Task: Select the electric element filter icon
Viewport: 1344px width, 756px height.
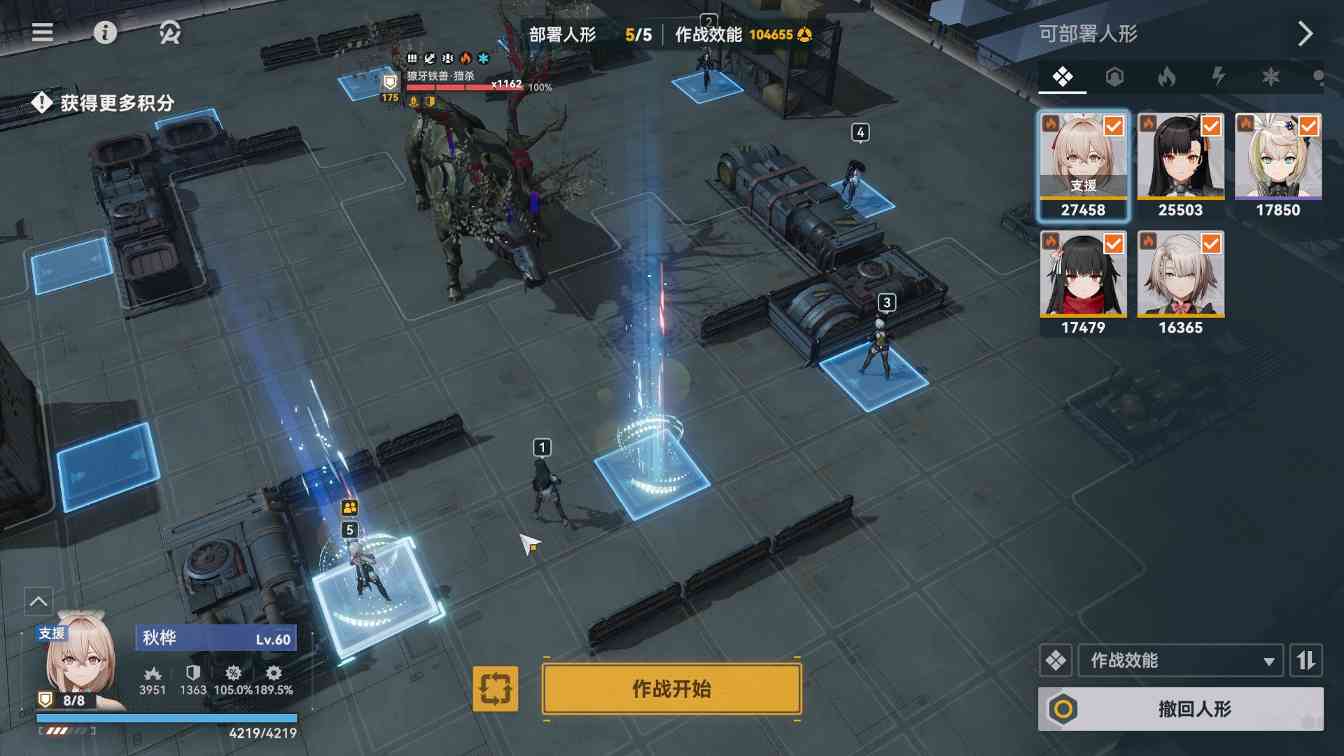Action: click(1218, 76)
